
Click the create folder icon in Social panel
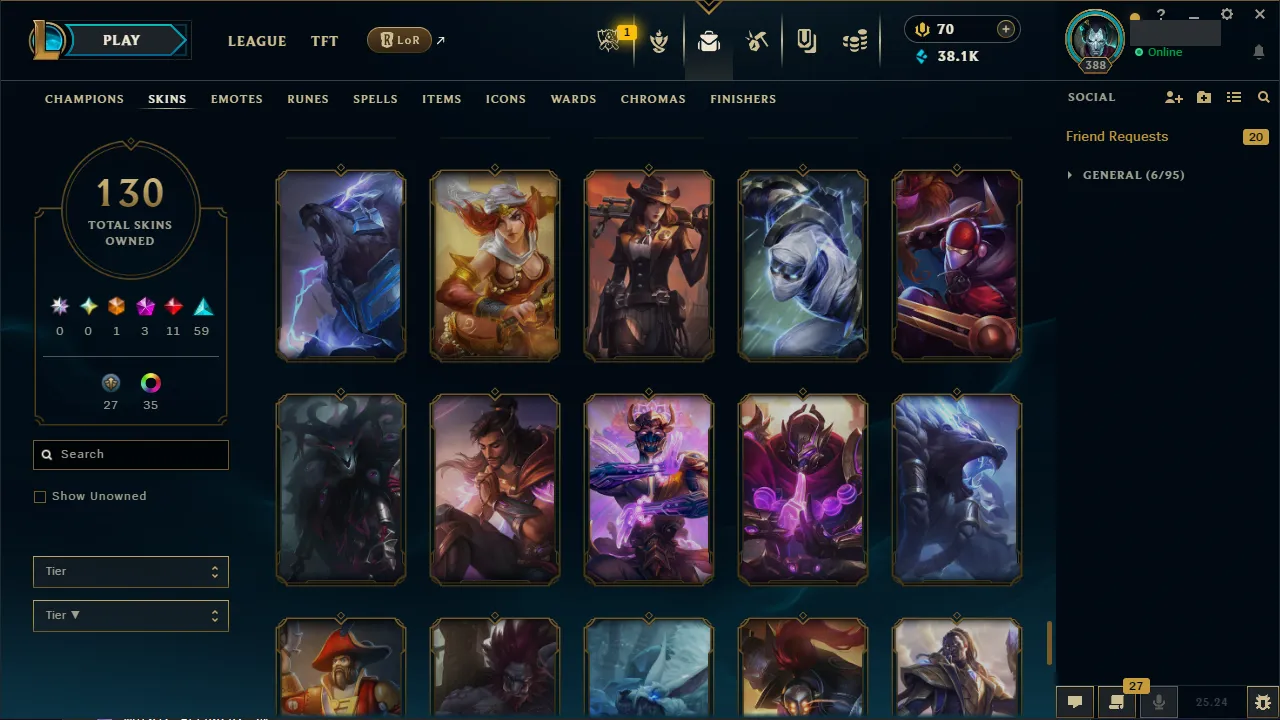click(x=1203, y=97)
